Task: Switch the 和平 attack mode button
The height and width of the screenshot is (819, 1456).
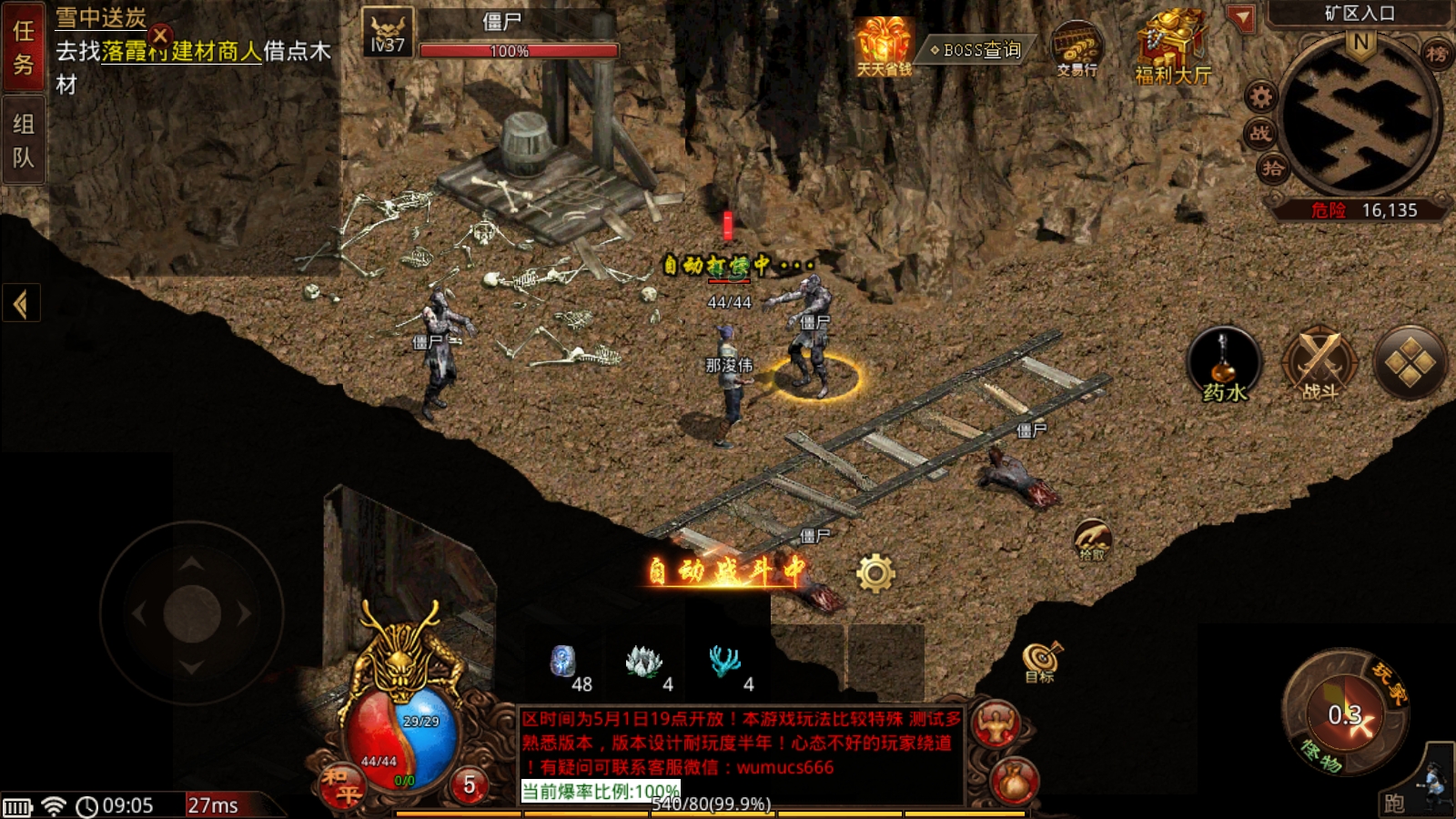Action: point(340,784)
